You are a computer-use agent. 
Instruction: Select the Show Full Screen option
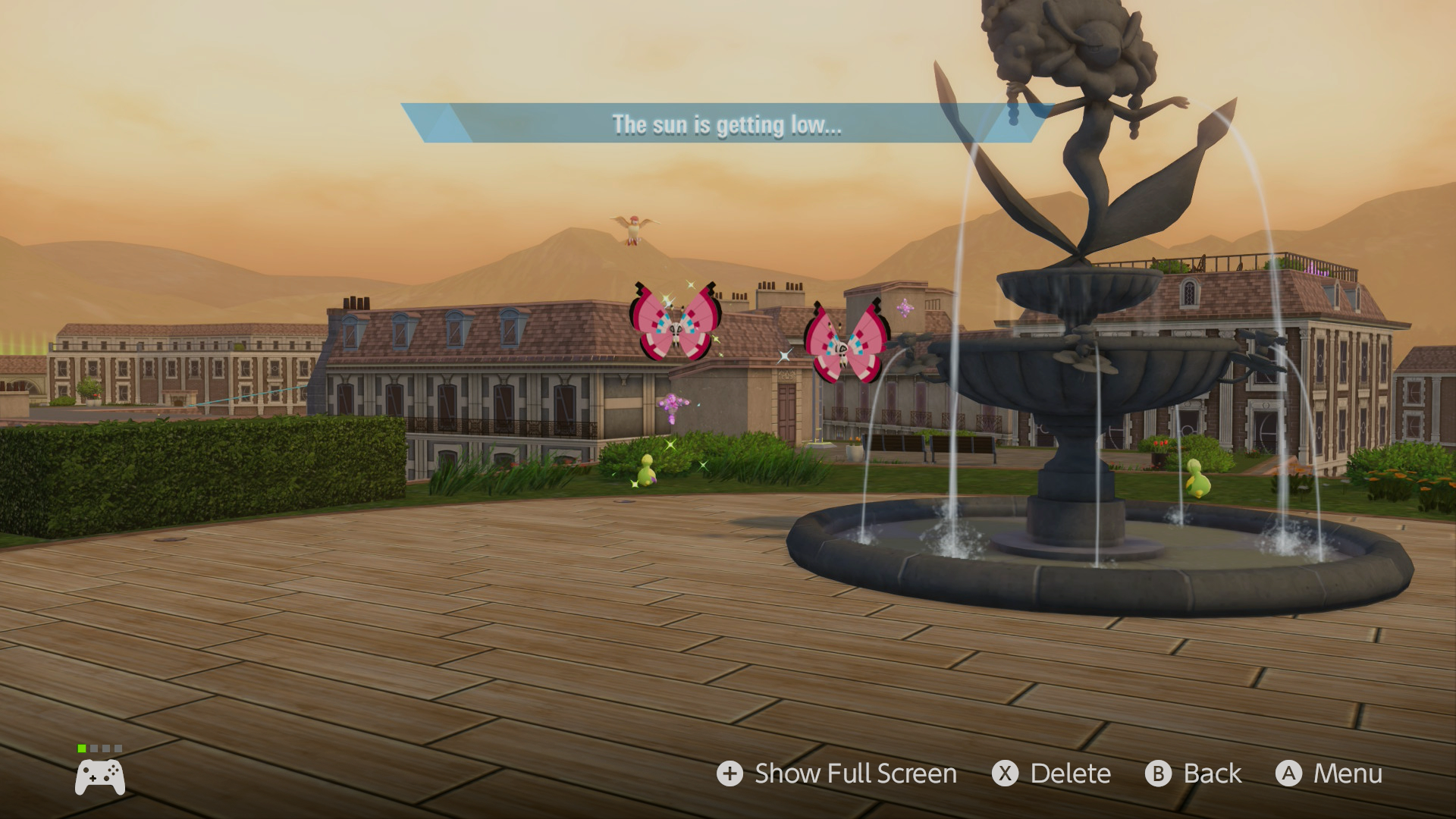coord(837,773)
